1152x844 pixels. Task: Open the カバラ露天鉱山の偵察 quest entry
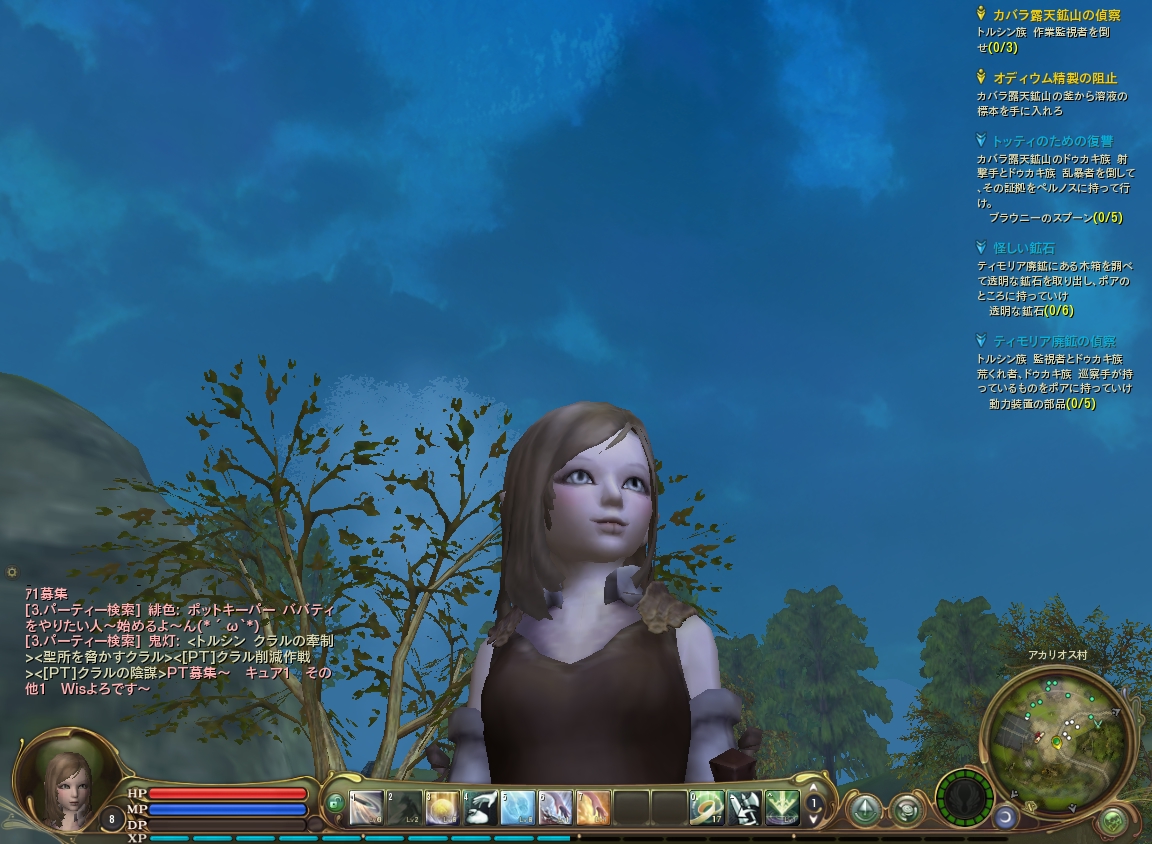pos(1055,15)
